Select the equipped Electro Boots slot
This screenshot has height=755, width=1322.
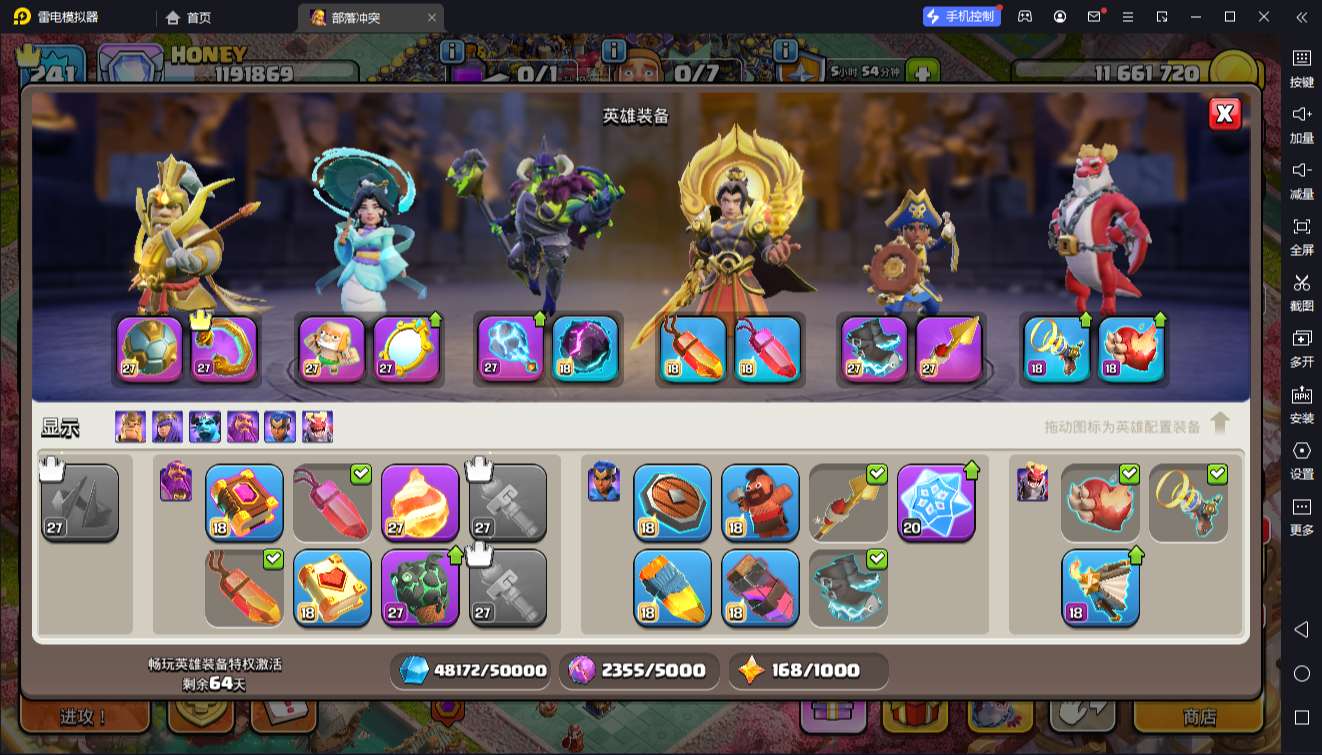pos(874,349)
